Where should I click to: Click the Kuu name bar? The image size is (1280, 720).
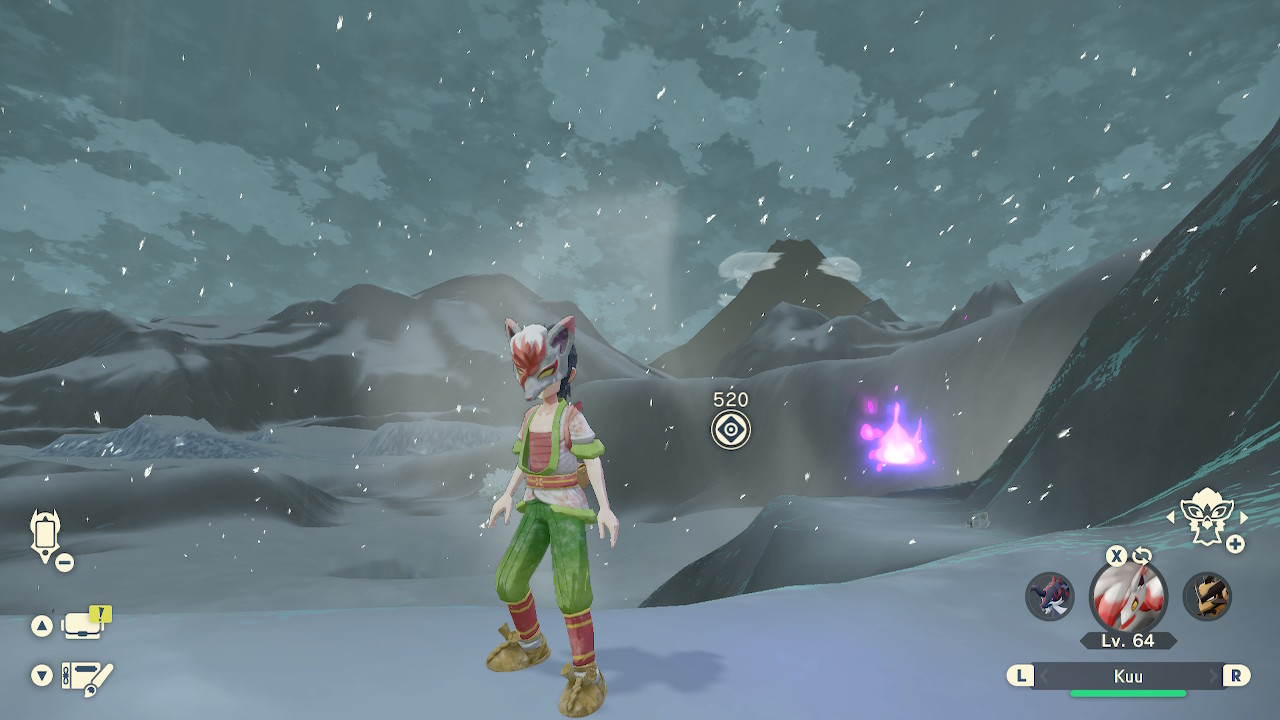[1128, 676]
